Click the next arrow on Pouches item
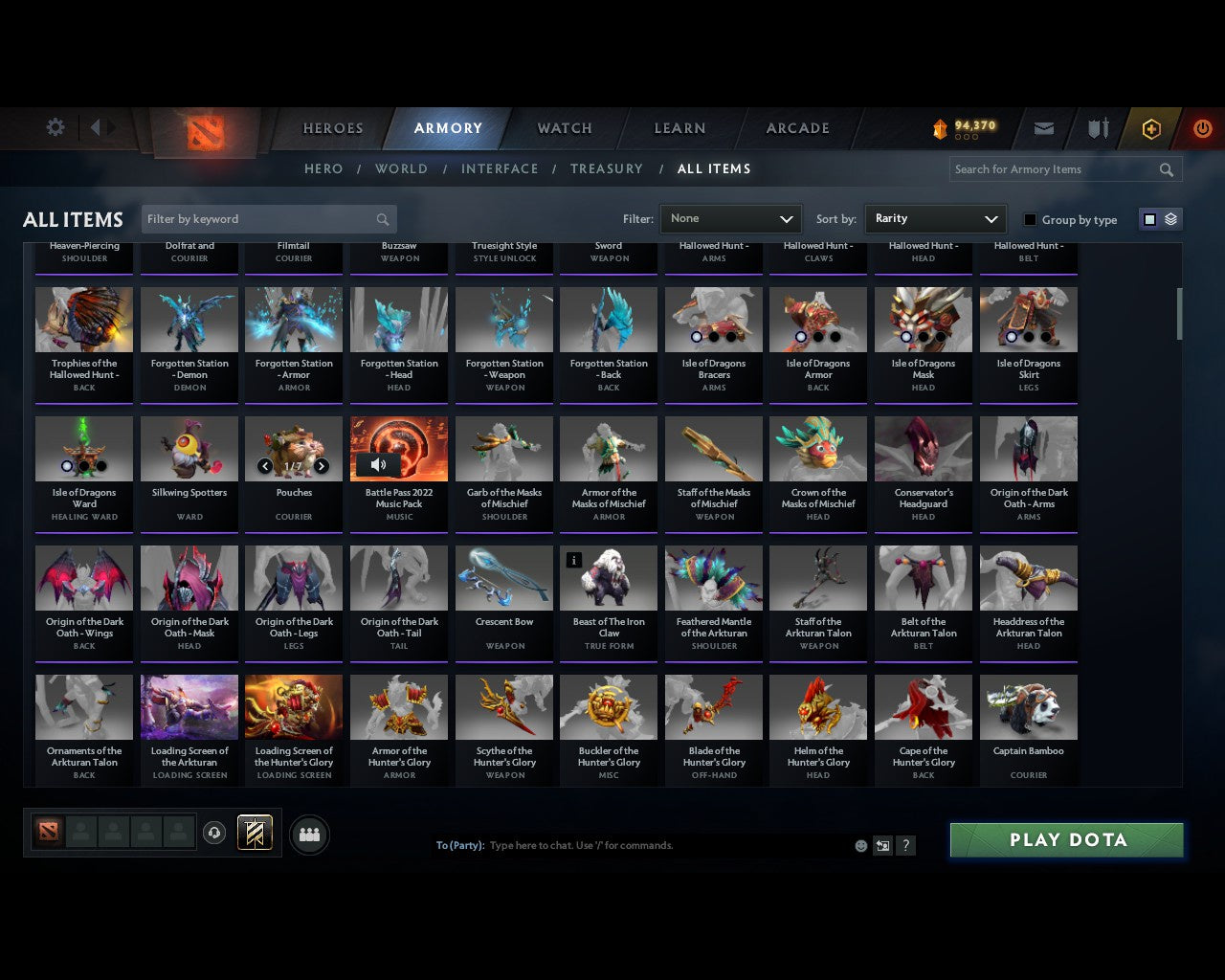 click(322, 466)
